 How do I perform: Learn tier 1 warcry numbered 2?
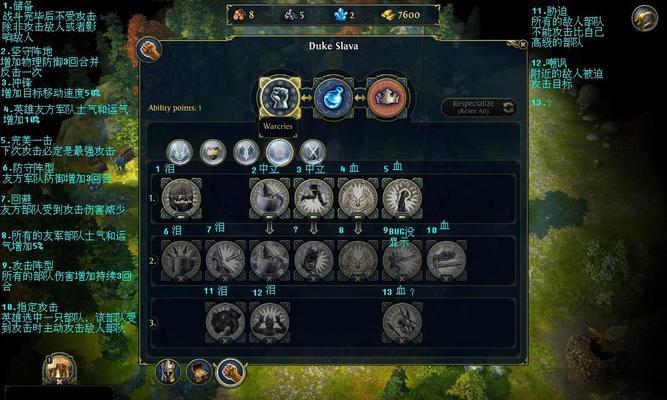tap(269, 197)
